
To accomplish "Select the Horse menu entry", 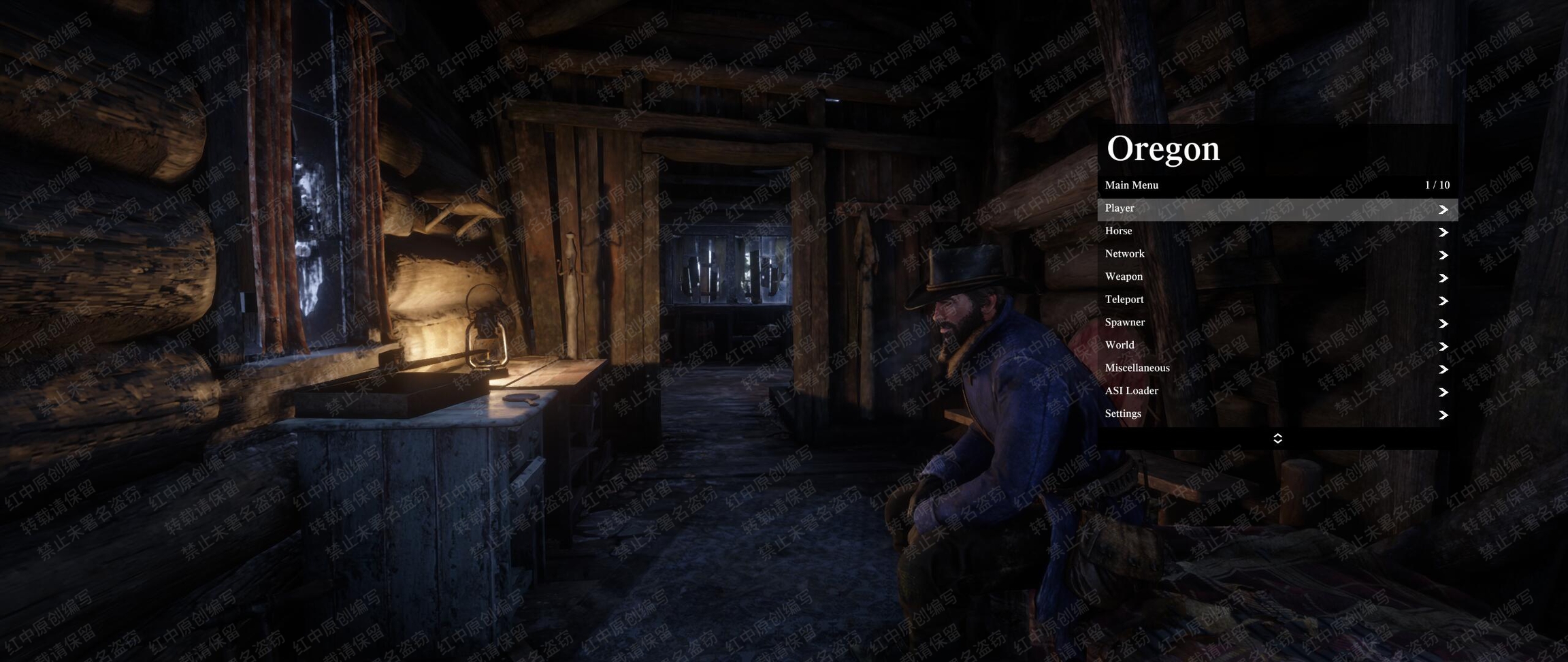I will 1277,232.
